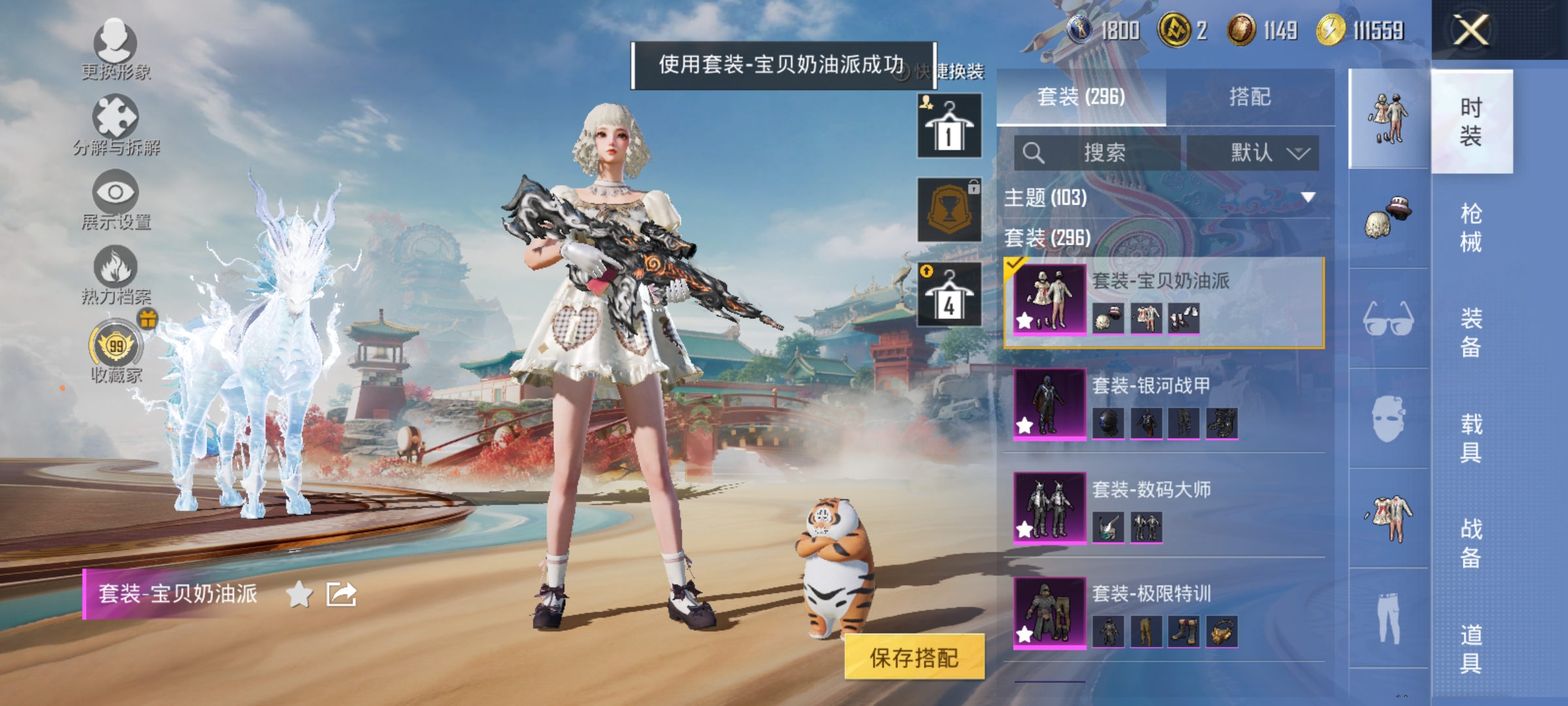Open the 默认 sort order dropdown
Screen dimensions: 1568x706
coord(1252,152)
